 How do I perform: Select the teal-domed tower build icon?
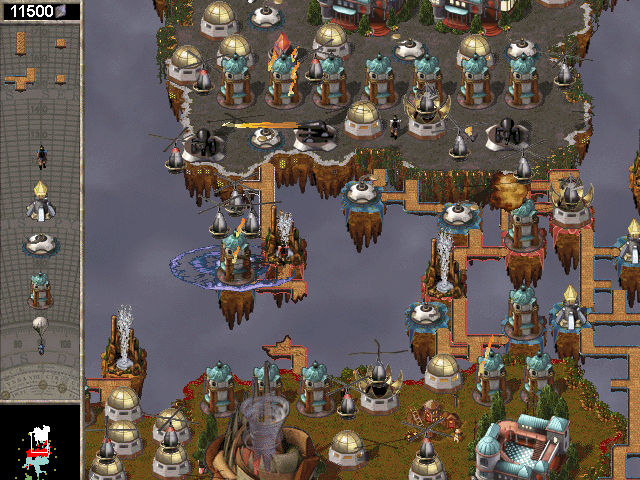(x=40, y=288)
